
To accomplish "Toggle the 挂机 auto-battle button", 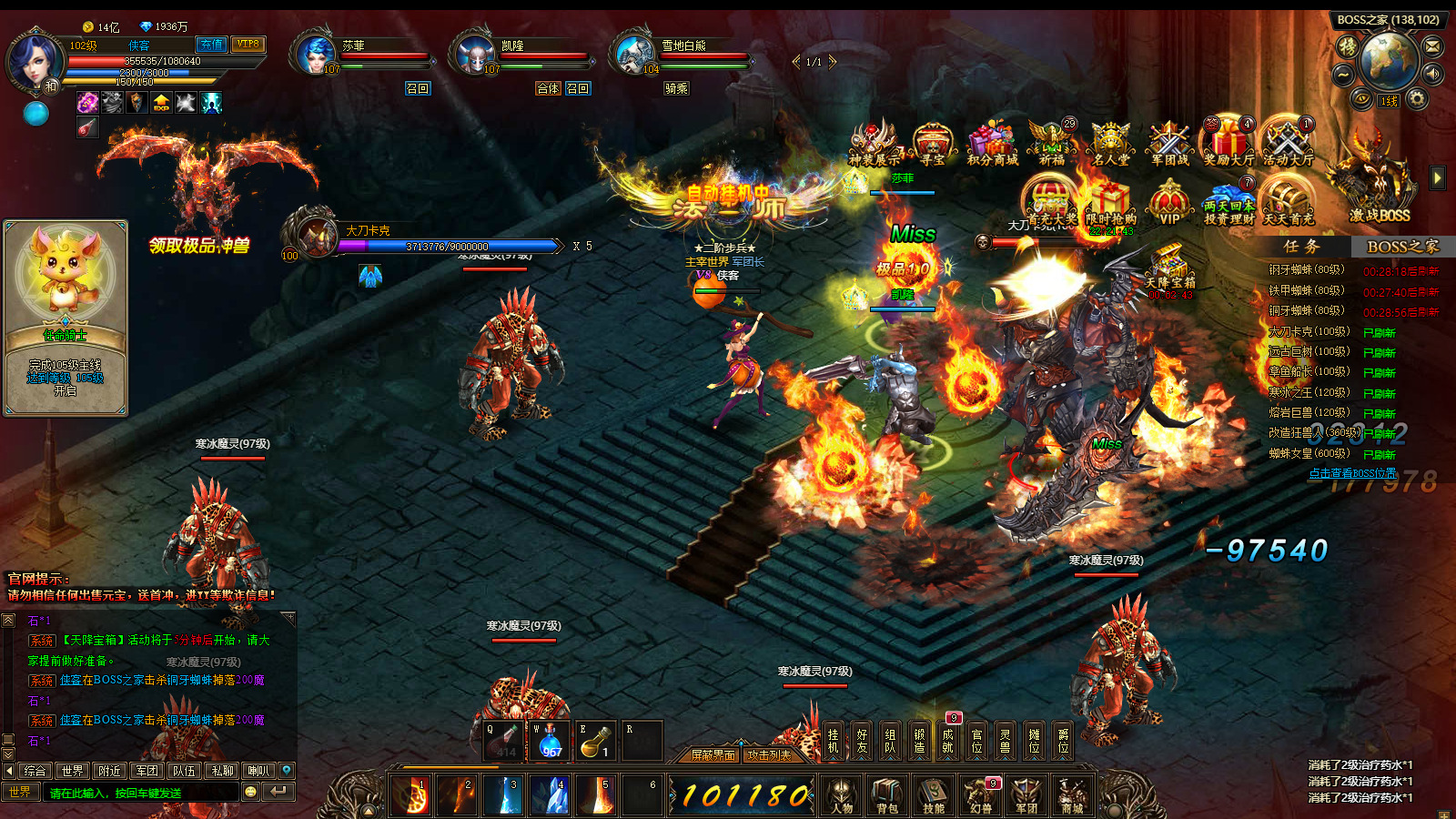I will tap(834, 741).
